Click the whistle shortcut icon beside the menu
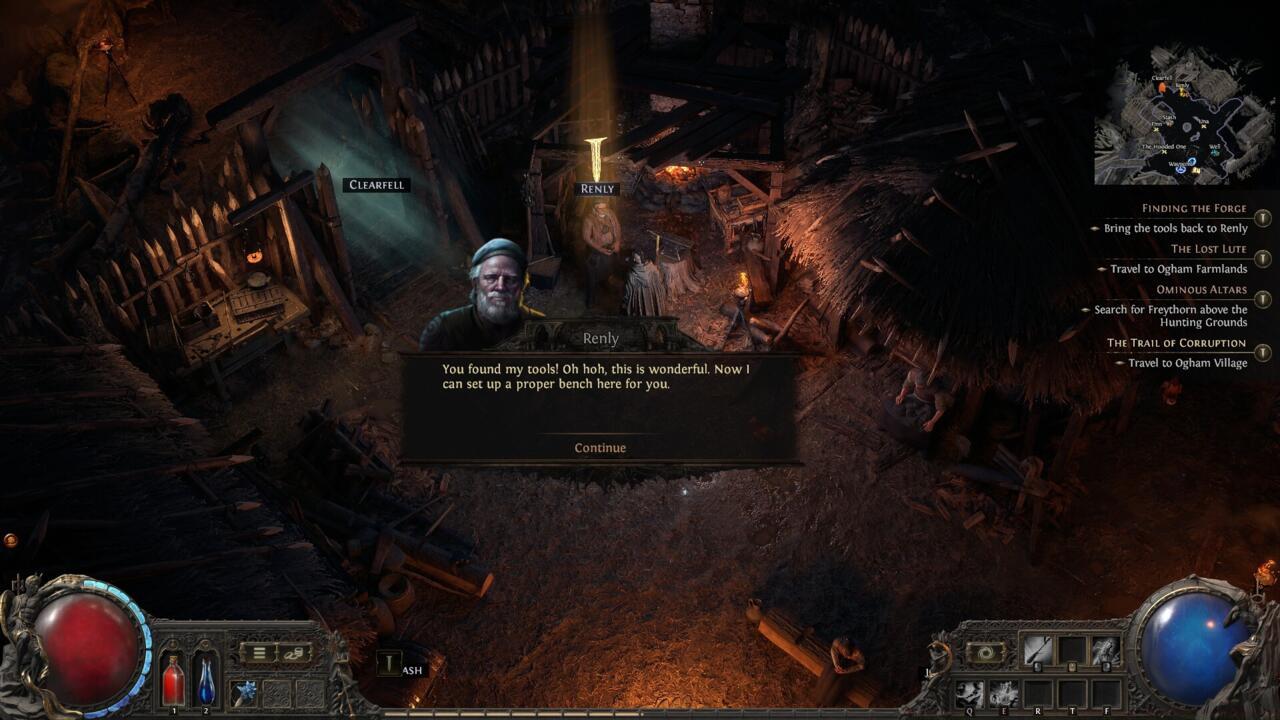This screenshot has height=720, width=1280. tap(294, 653)
